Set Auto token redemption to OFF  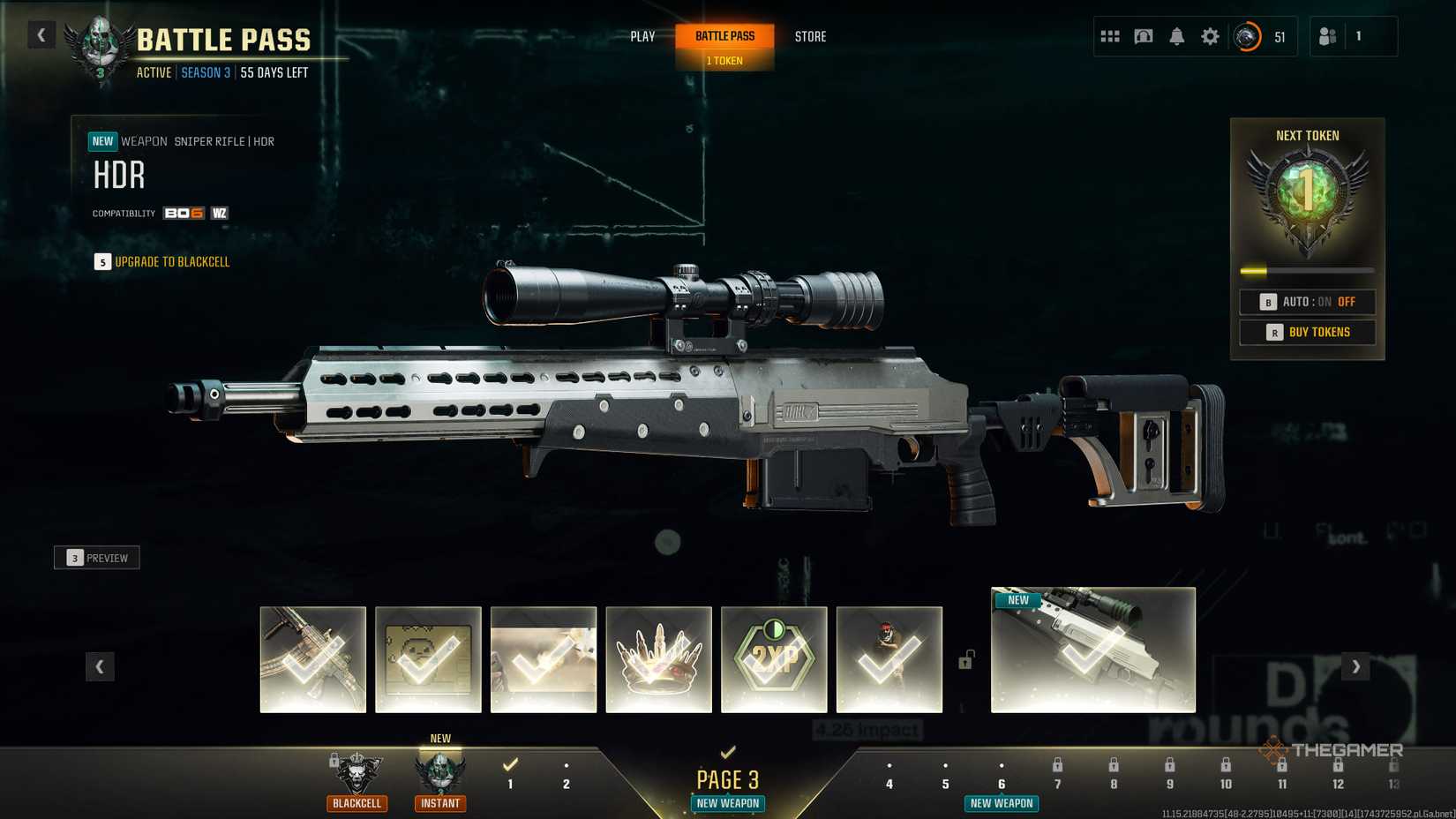pyautogui.click(x=1347, y=301)
